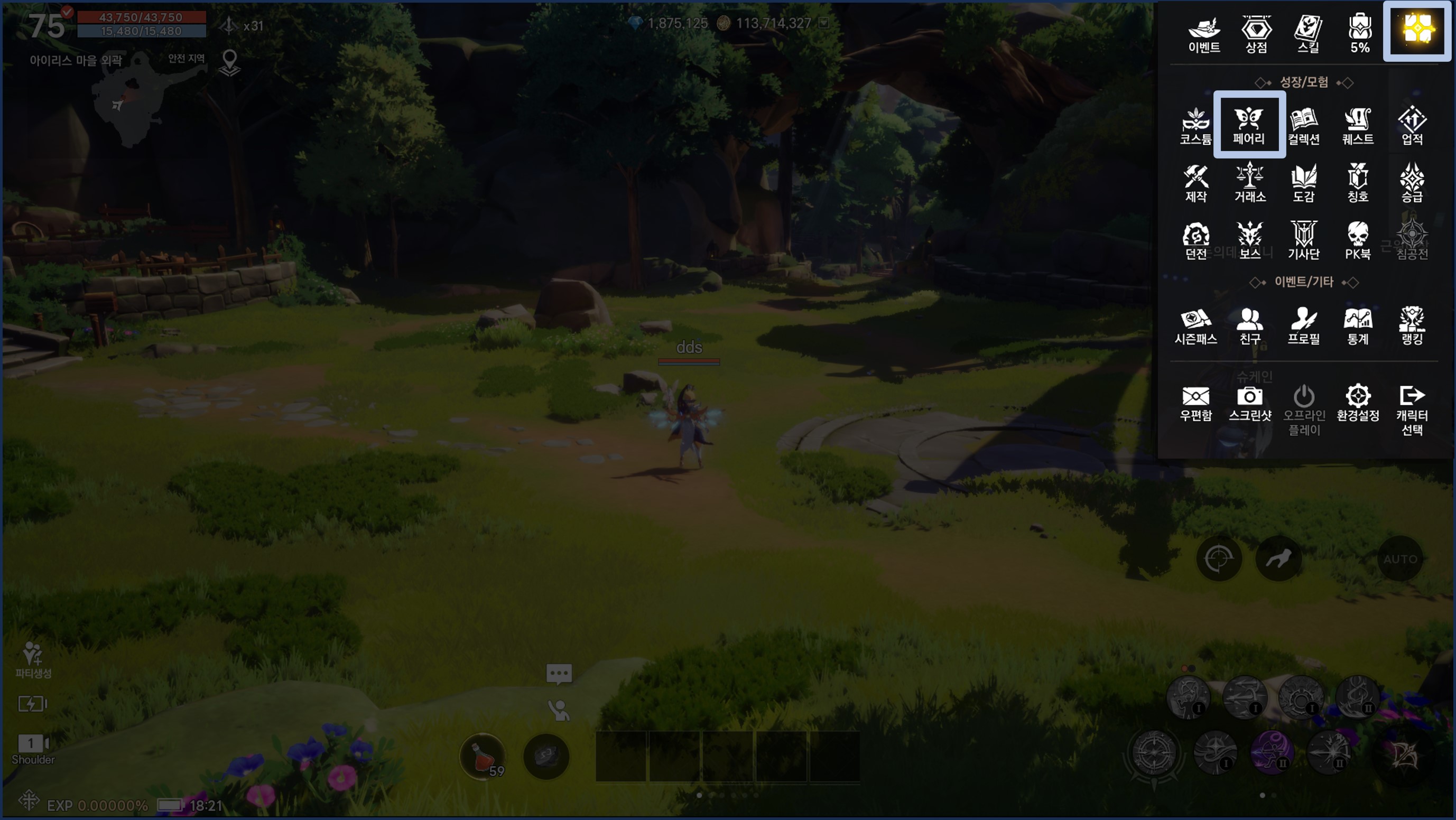Open the 시즌패스 season pass

click(1195, 325)
